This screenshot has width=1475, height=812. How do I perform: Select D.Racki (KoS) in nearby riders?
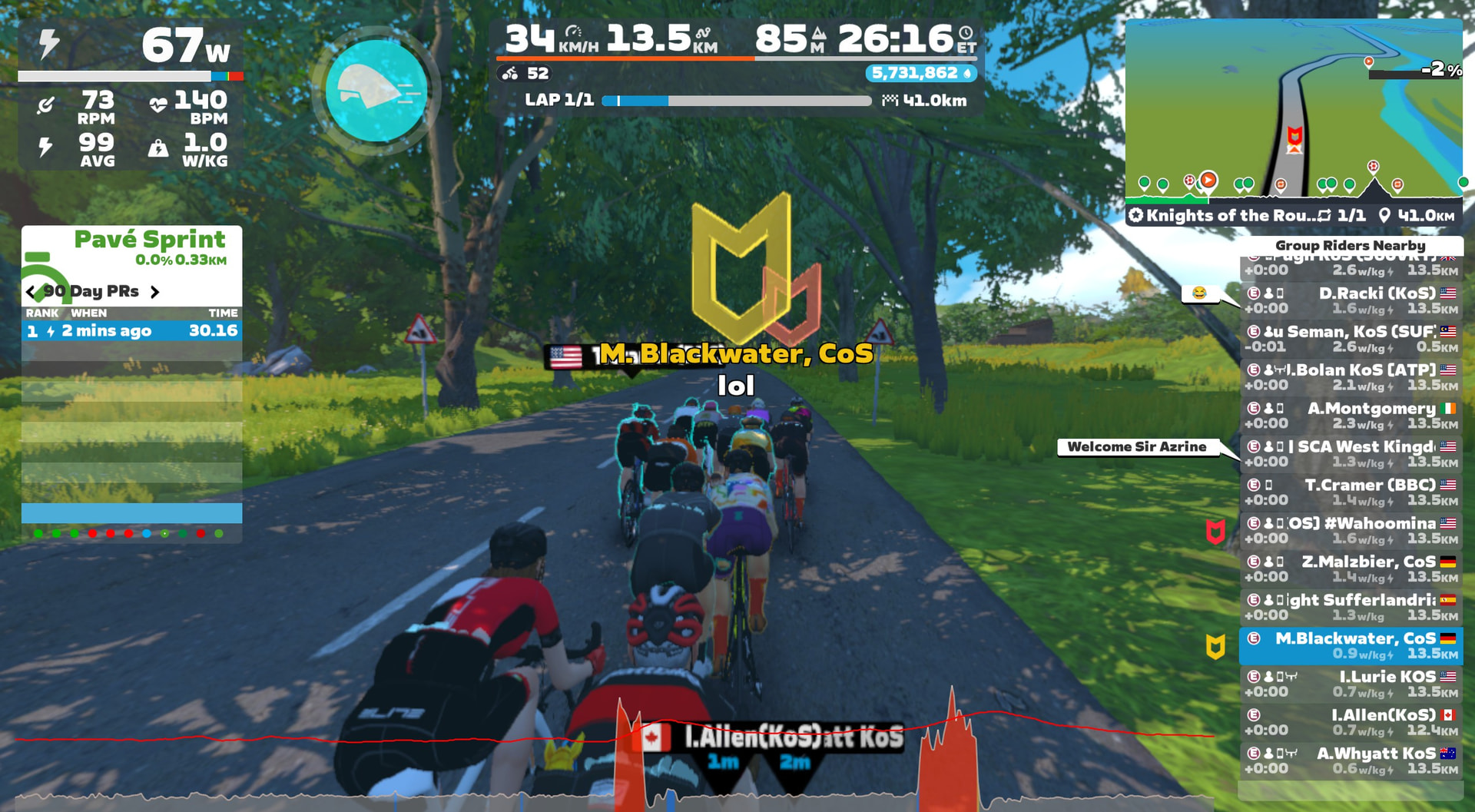pos(1351,300)
